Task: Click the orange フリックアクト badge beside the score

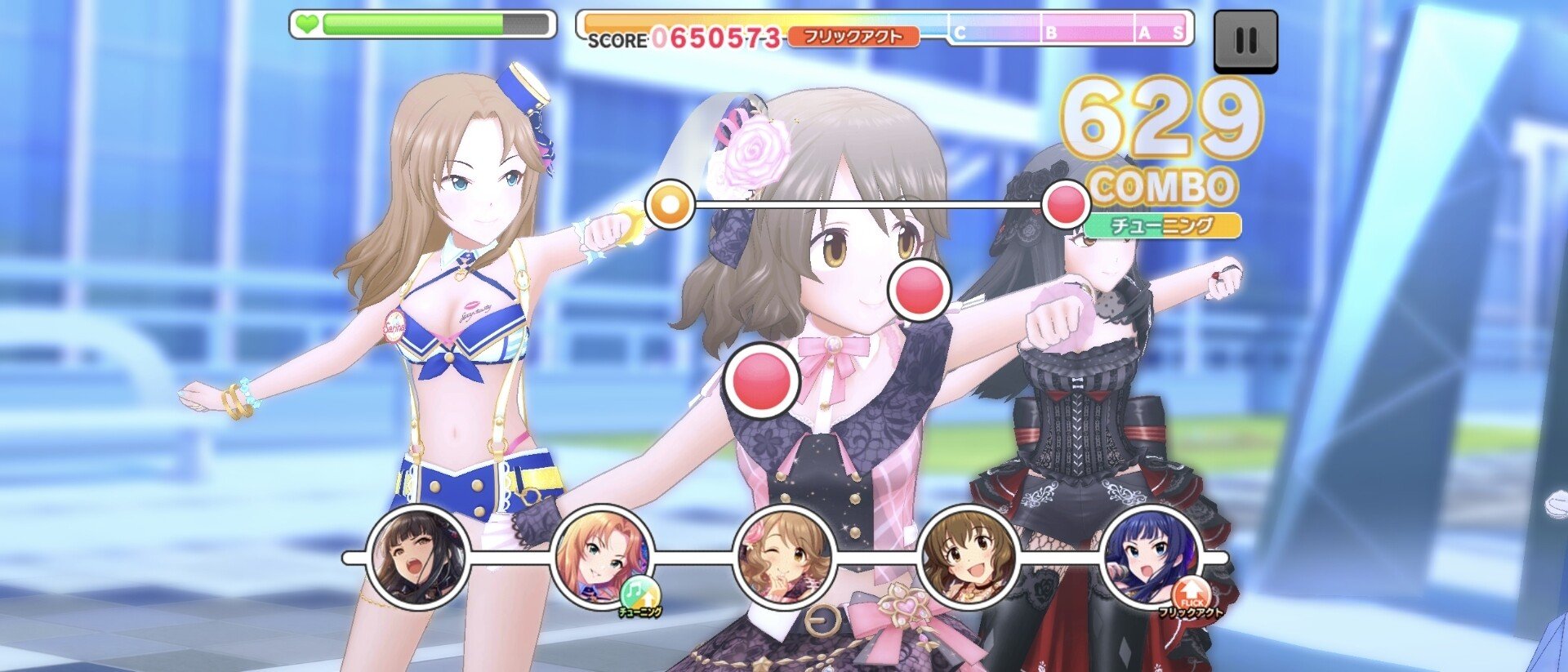Action: (854, 38)
